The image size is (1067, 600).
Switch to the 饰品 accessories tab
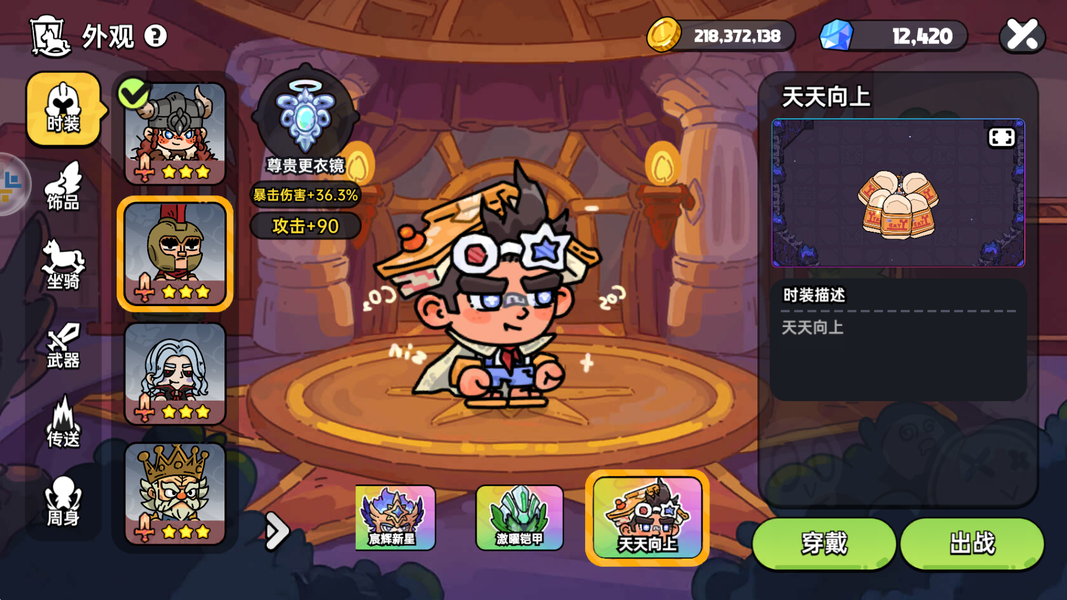[63, 187]
